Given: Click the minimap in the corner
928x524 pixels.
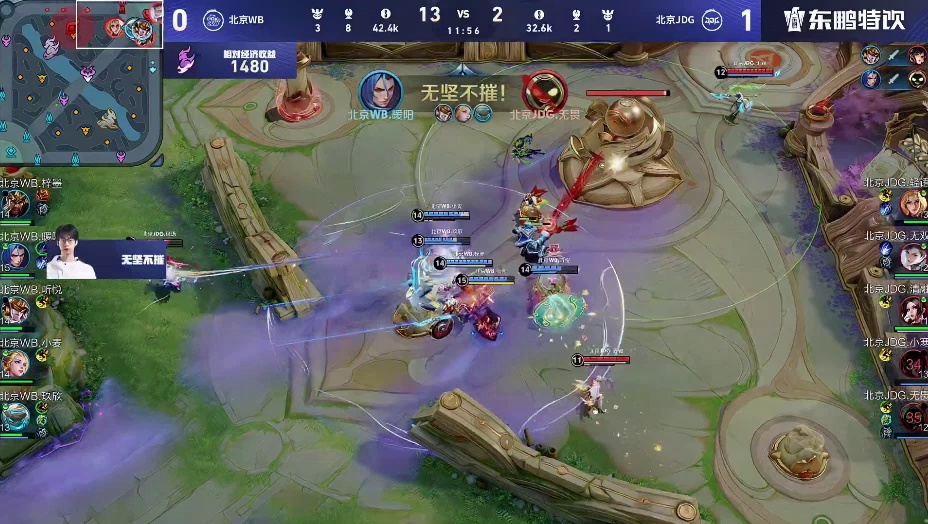Looking at the screenshot, I should [80, 82].
